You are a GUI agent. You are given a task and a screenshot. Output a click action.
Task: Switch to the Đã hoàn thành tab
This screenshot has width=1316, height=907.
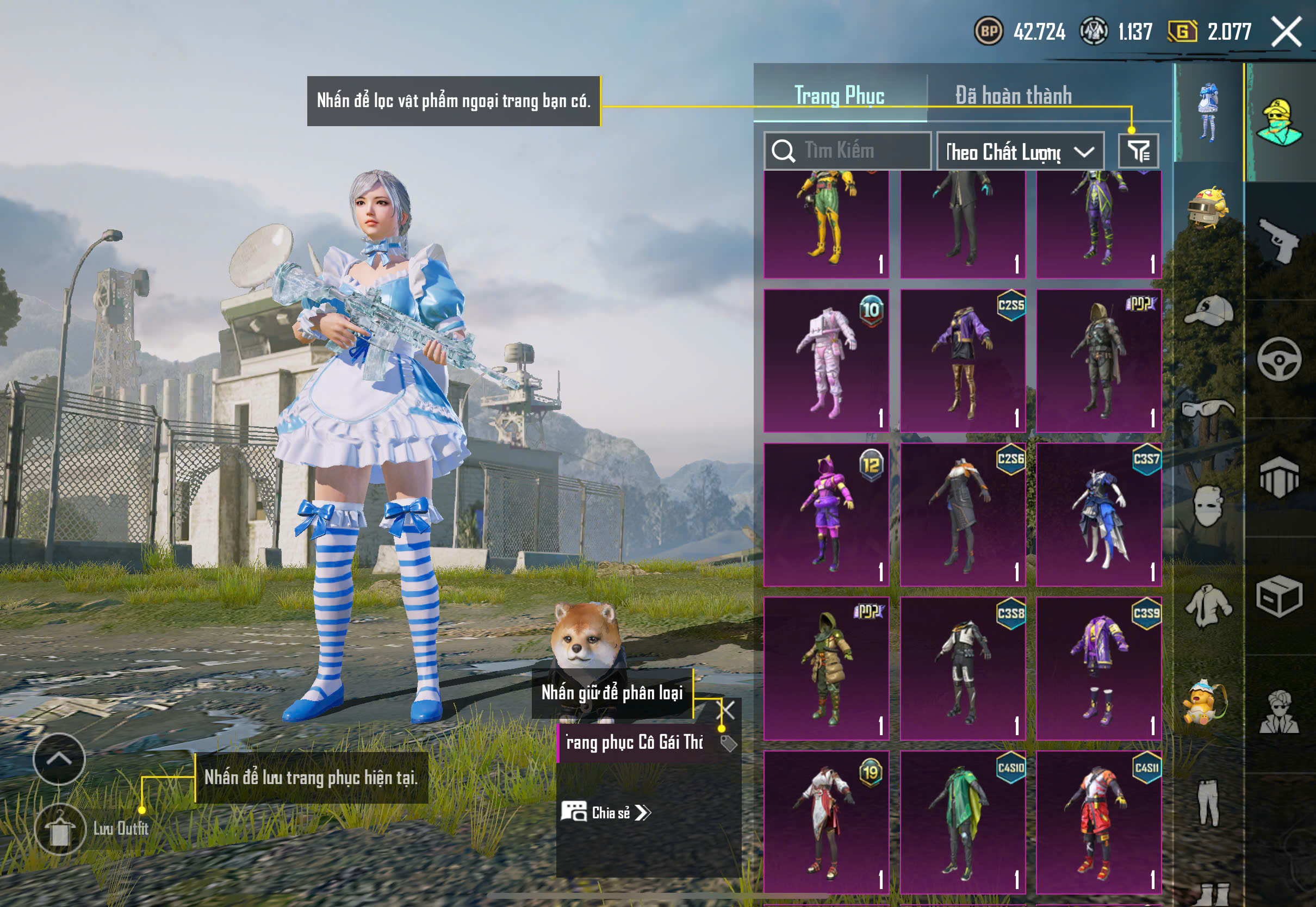pos(1013,96)
